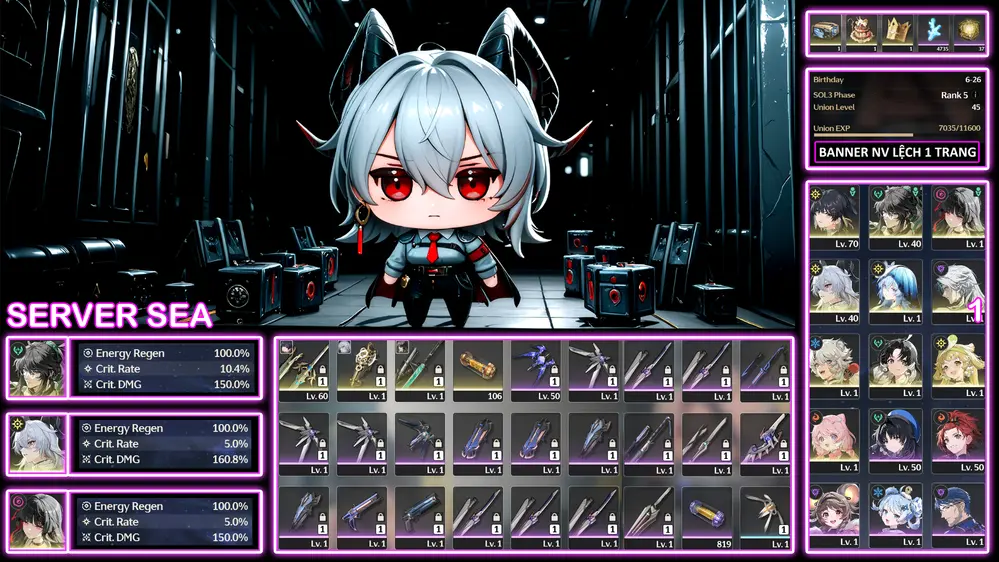Select the character wearing a blue cap

click(957, 514)
